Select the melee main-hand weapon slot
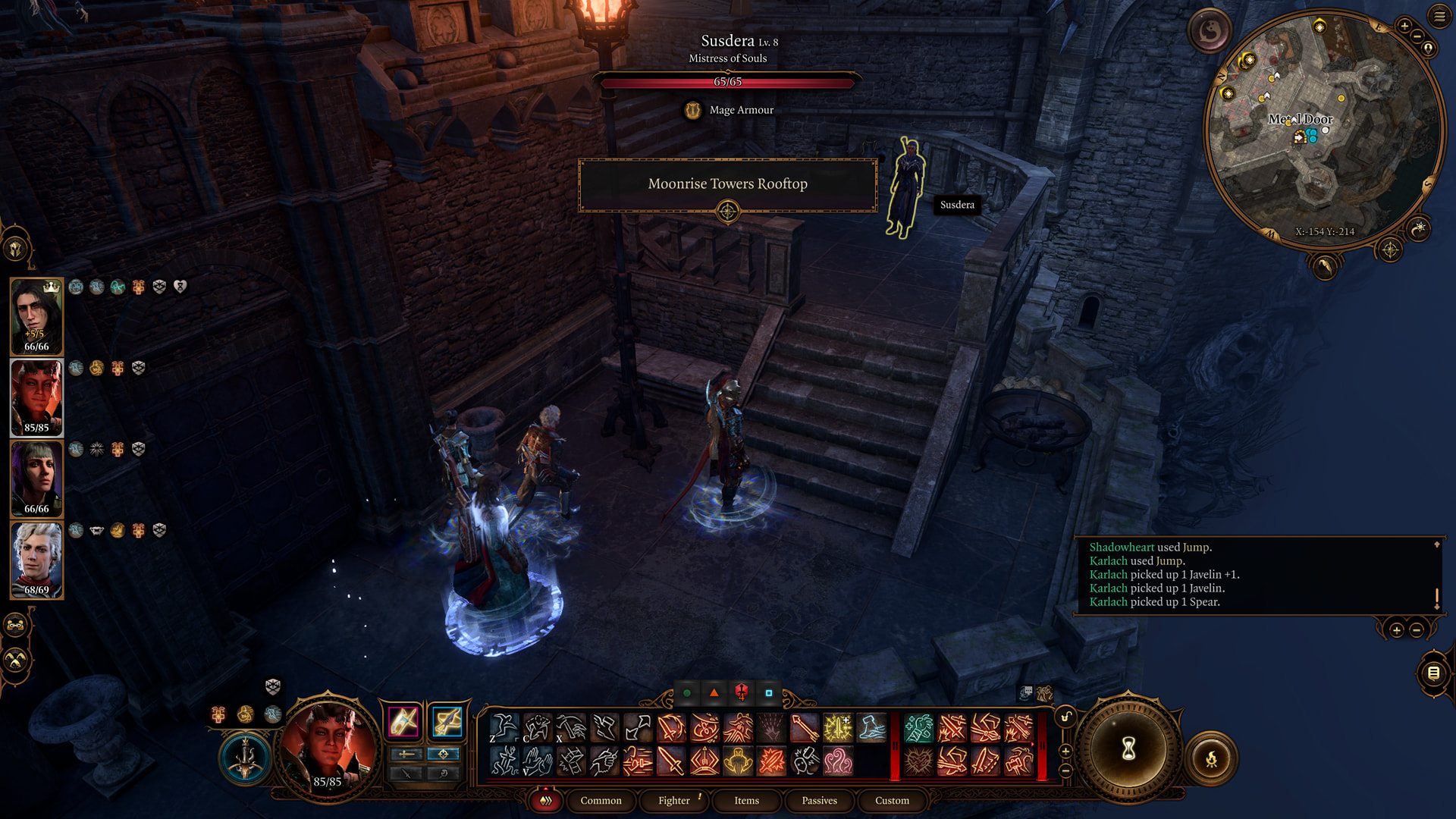This screenshot has height=819, width=1456. (x=403, y=721)
